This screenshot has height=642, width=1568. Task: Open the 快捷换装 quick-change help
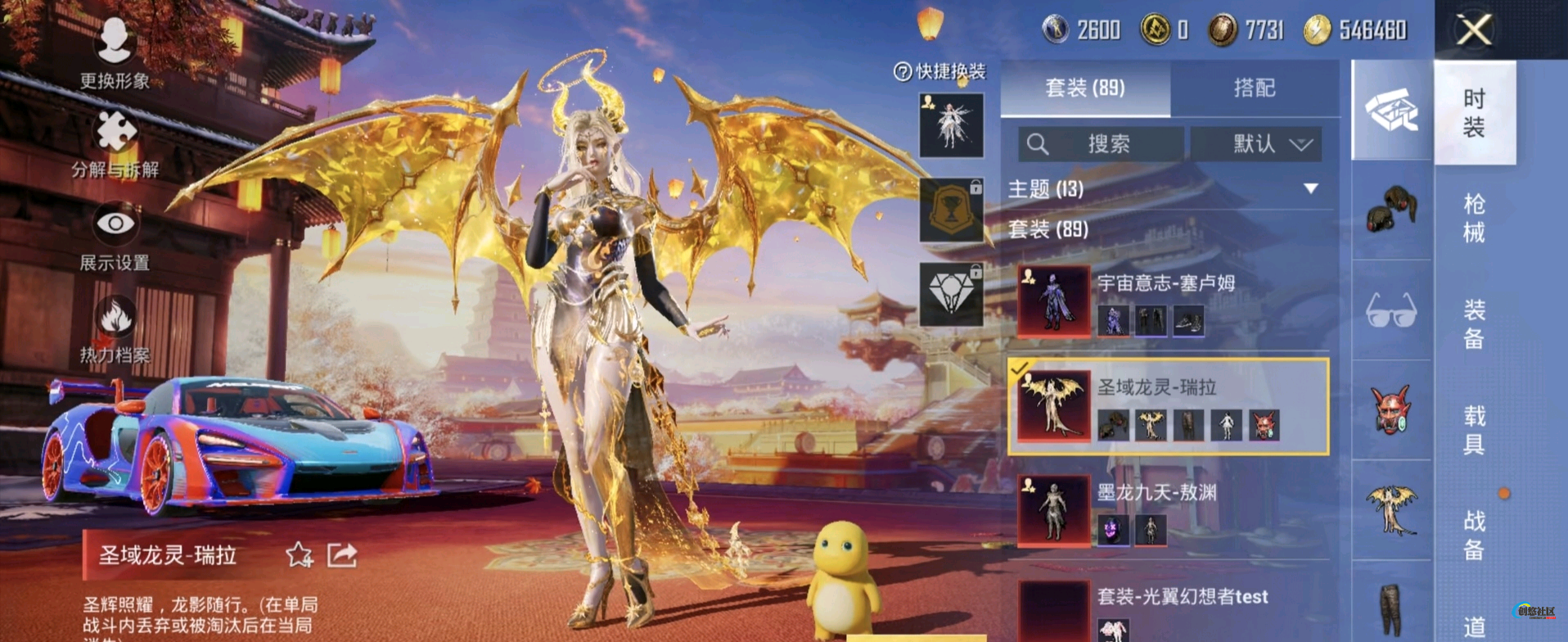[x=940, y=72]
